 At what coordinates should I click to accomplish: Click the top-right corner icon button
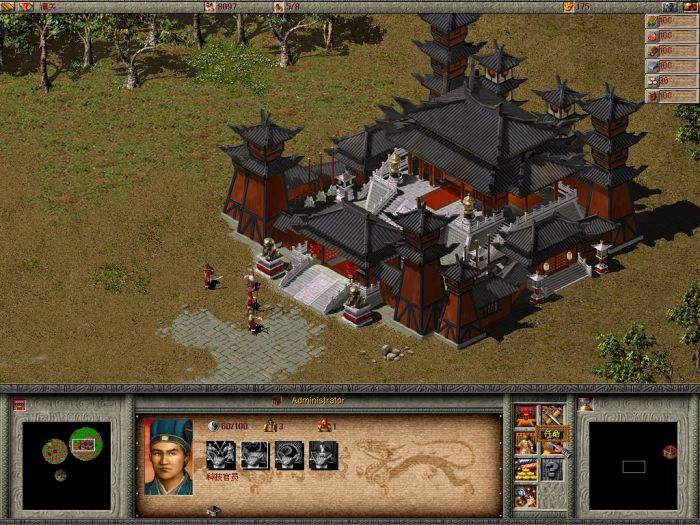click(691, 6)
